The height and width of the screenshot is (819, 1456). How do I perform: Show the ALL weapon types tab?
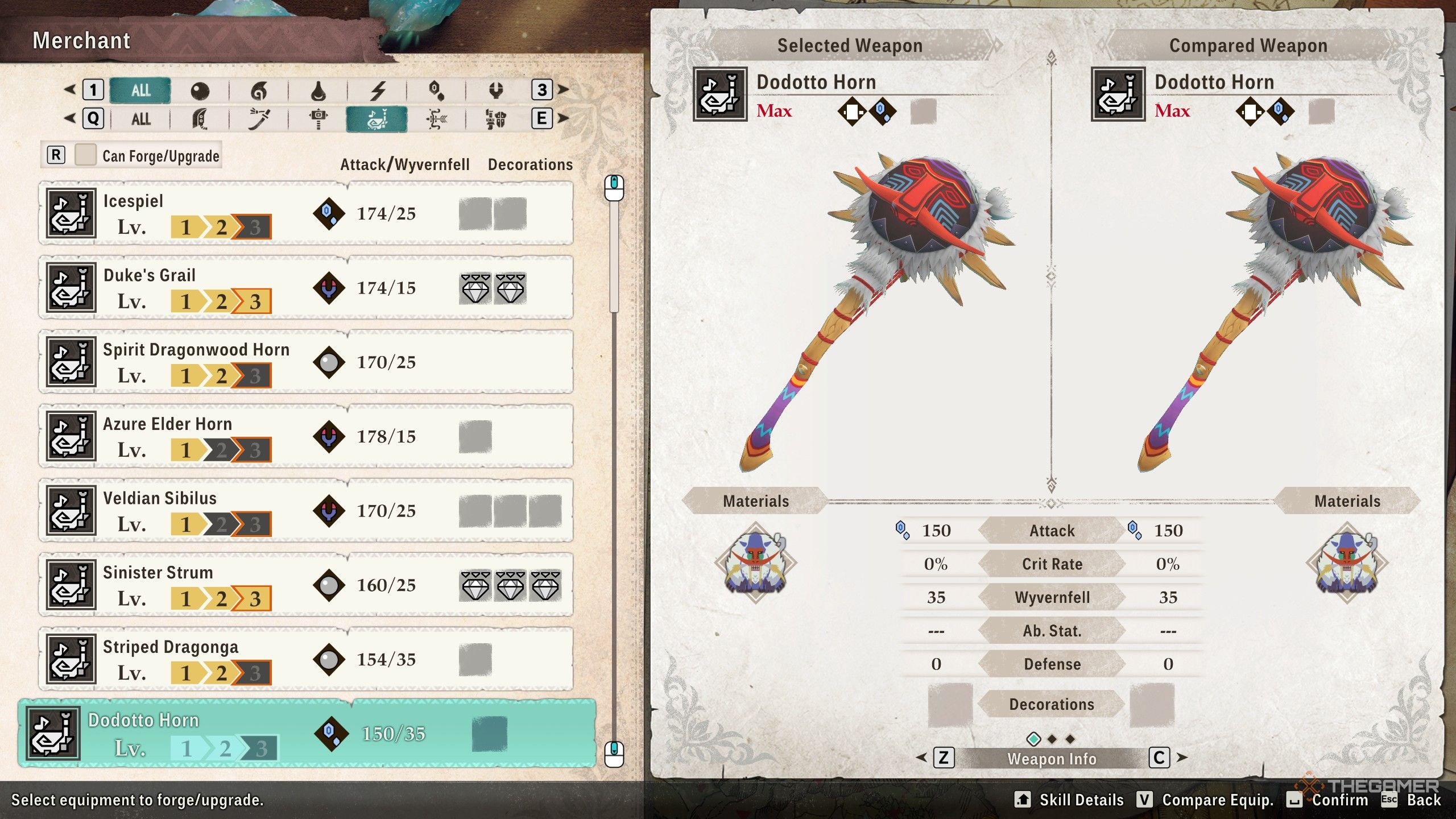(140, 119)
